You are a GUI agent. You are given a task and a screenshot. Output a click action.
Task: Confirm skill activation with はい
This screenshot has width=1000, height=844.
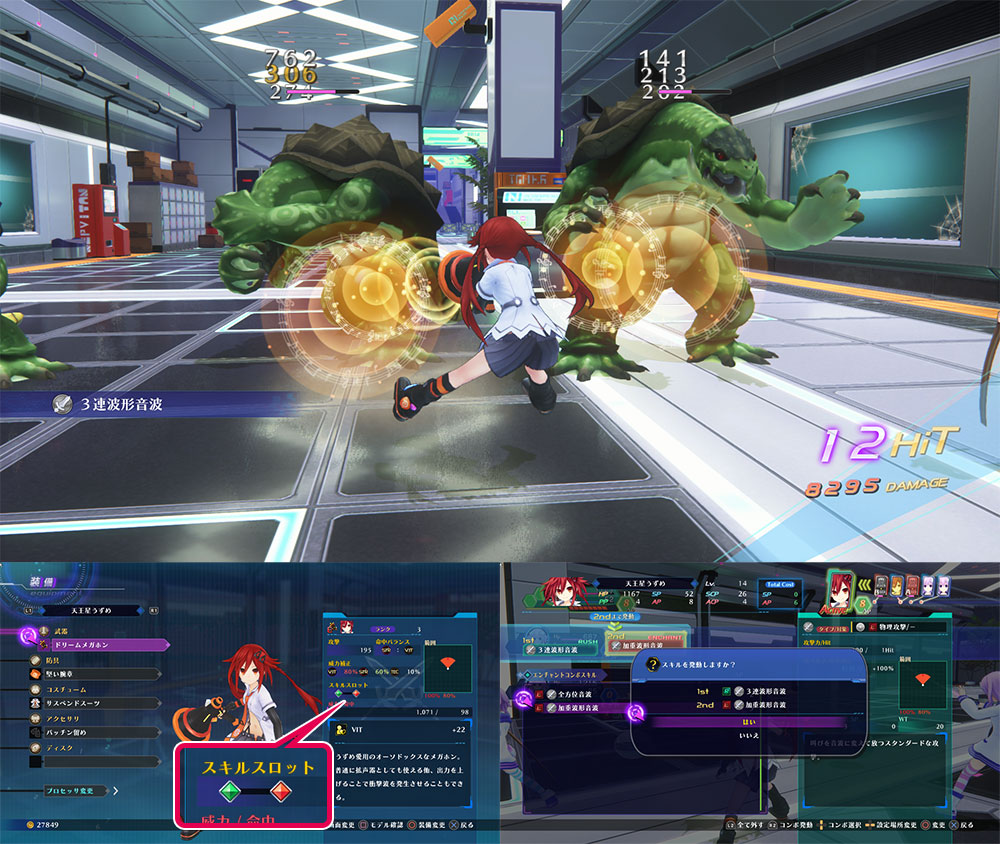pos(750,721)
